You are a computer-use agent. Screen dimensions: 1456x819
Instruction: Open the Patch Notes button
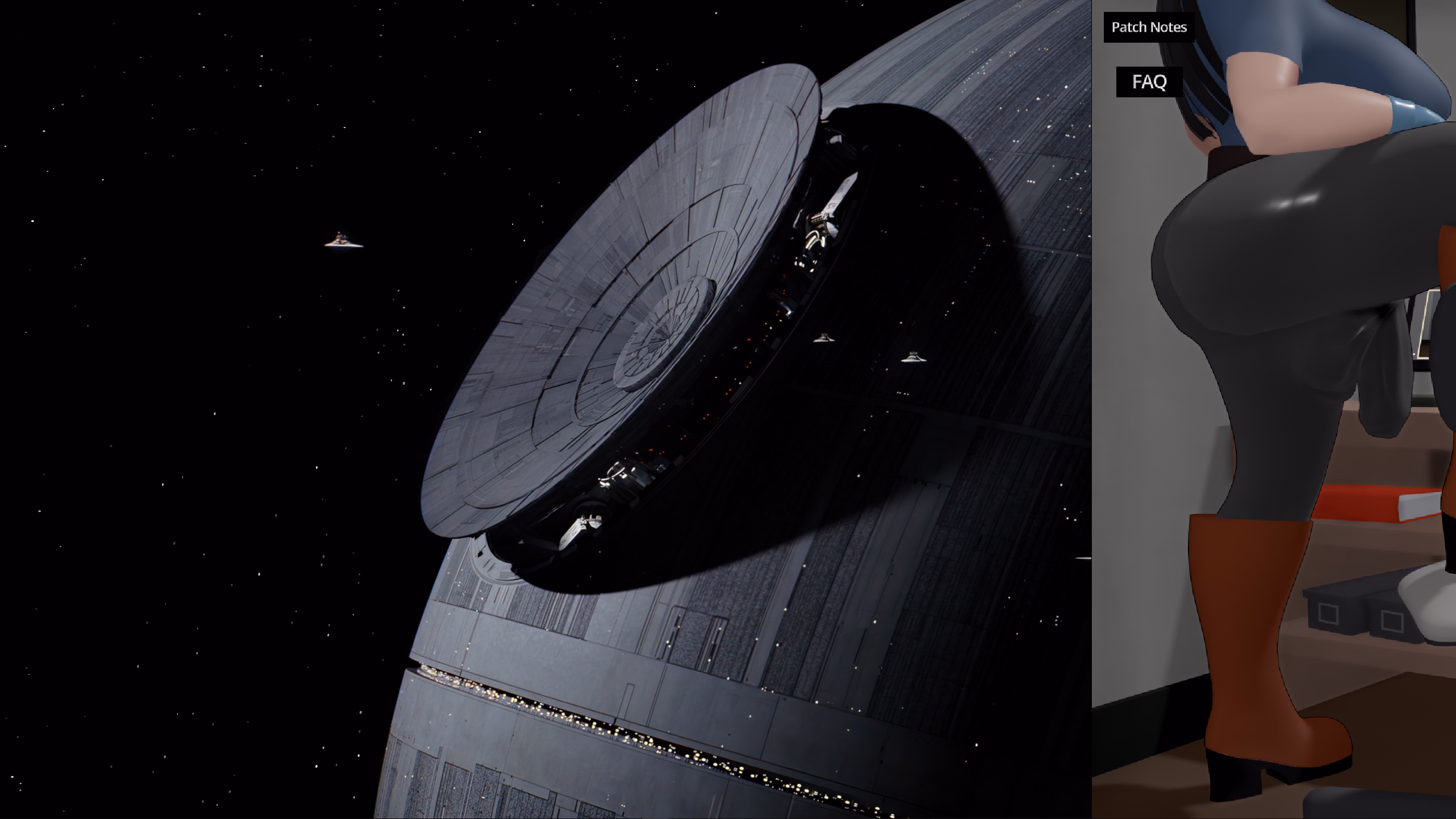[x=1149, y=27]
